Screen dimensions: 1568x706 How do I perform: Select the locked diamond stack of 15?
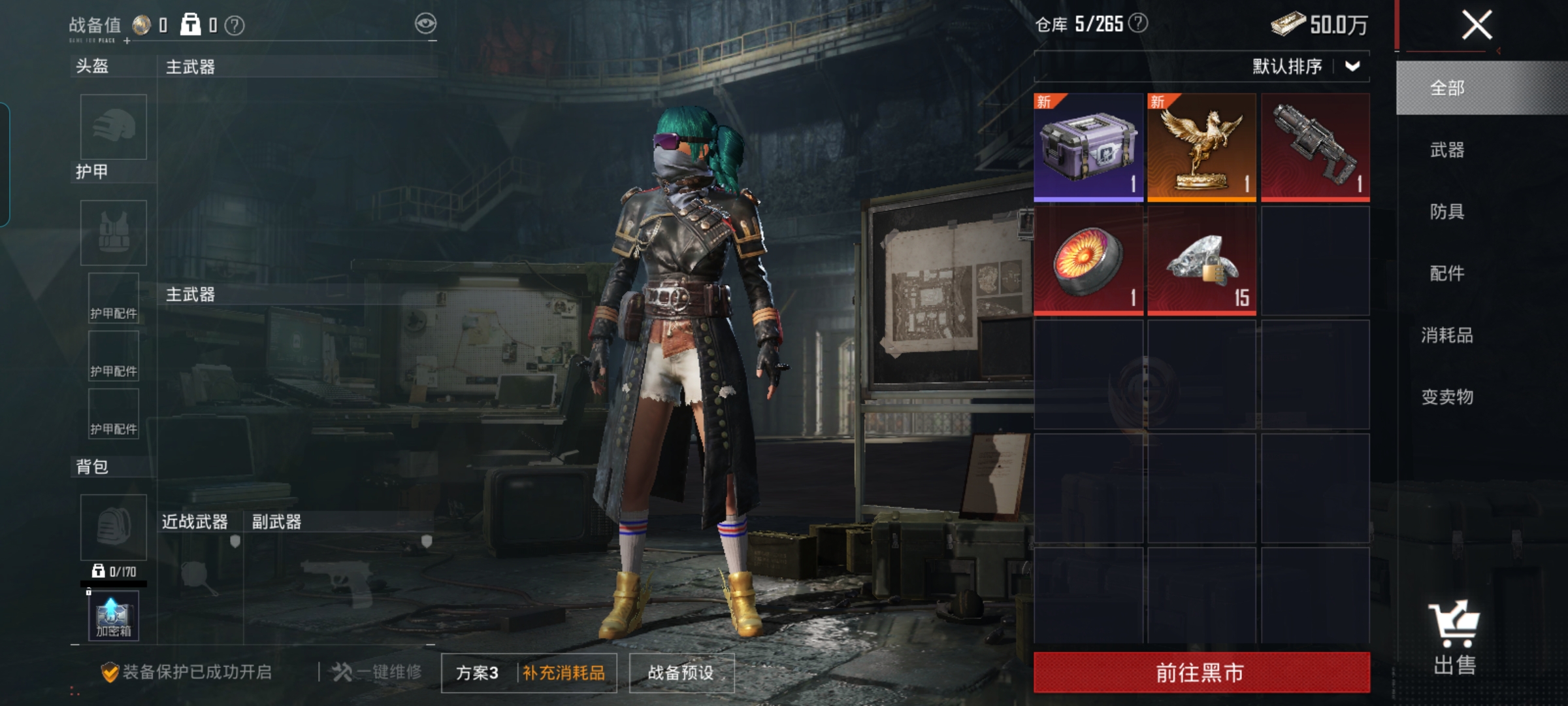[x=1201, y=261]
